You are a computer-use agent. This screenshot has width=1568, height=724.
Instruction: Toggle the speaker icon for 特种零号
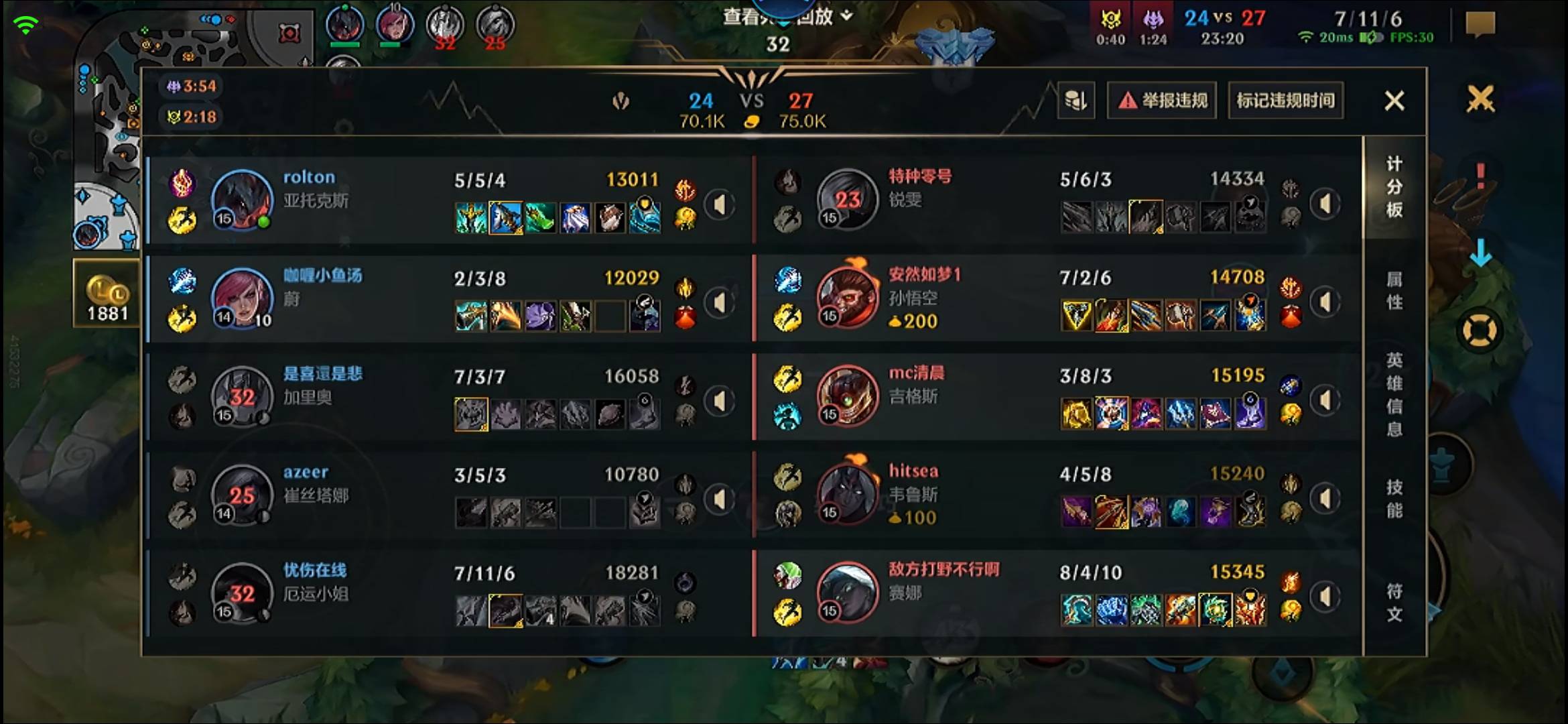click(1325, 204)
